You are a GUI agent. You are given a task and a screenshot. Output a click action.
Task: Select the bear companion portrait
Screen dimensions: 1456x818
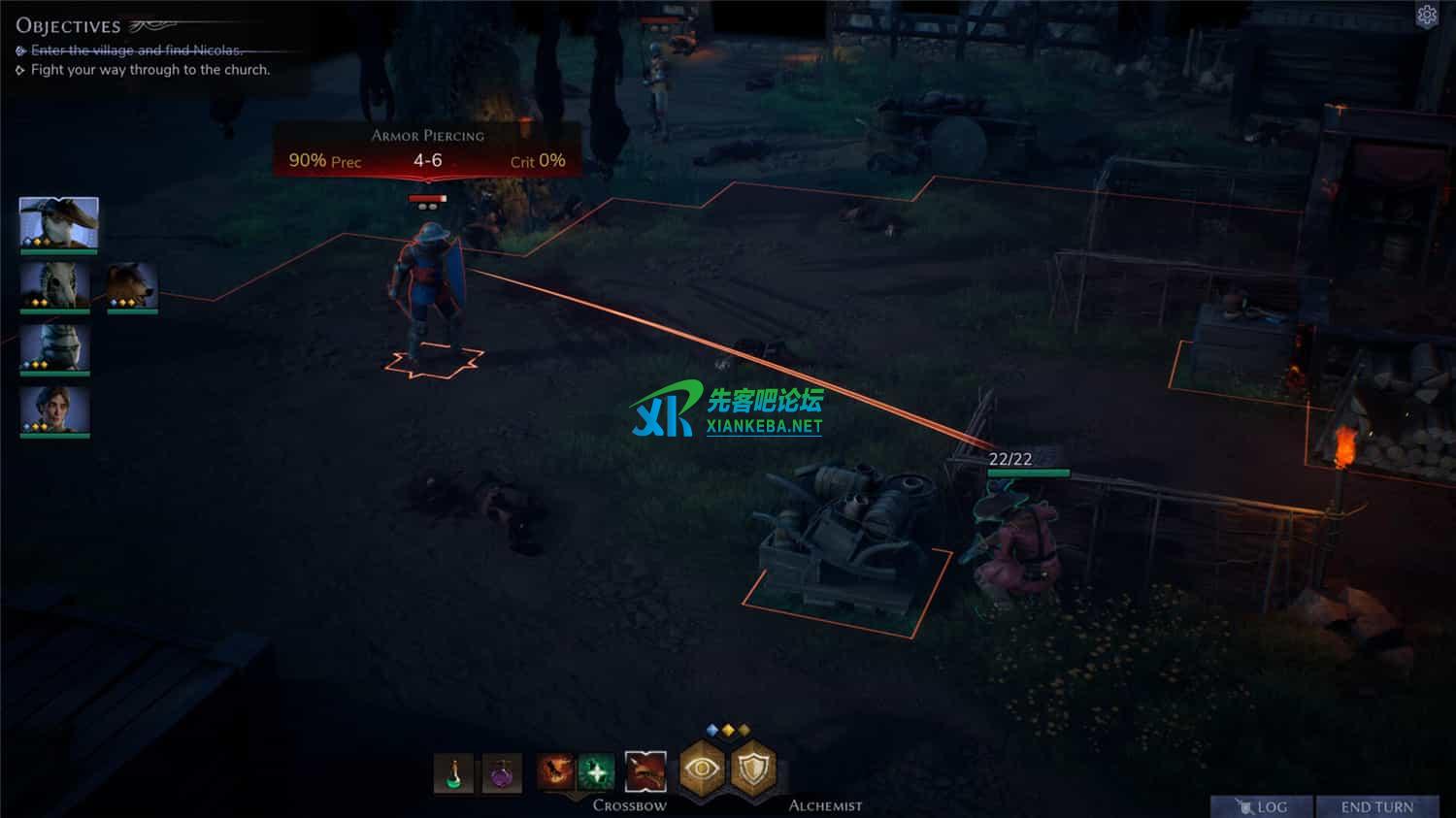point(132,286)
